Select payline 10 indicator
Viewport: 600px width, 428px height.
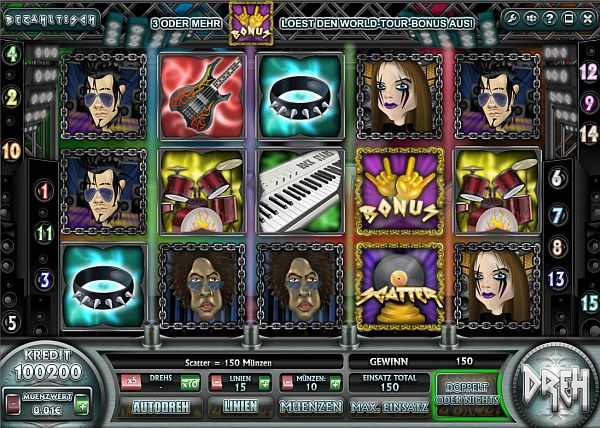(12, 151)
